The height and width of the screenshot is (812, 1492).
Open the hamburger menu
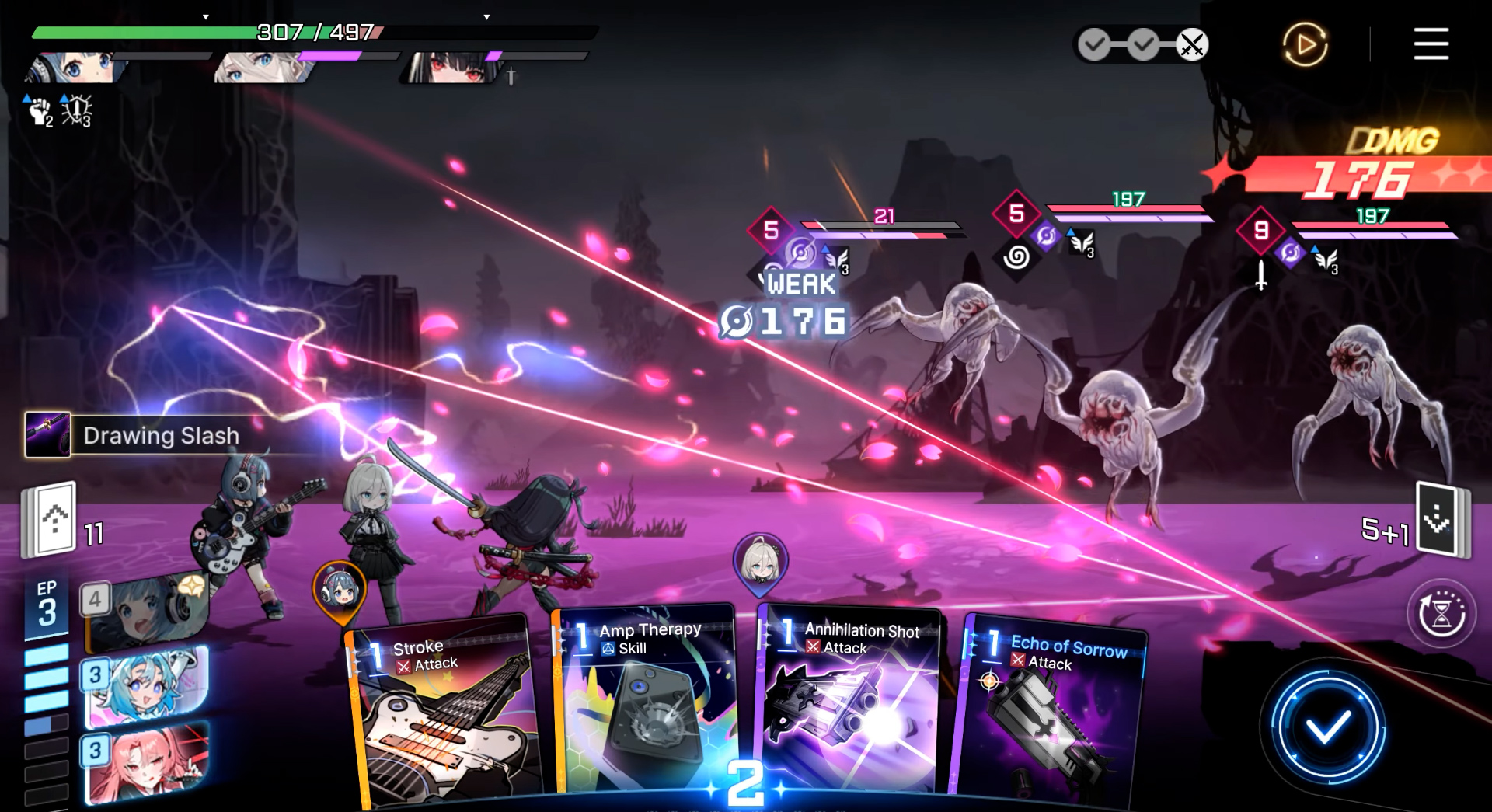[x=1431, y=44]
